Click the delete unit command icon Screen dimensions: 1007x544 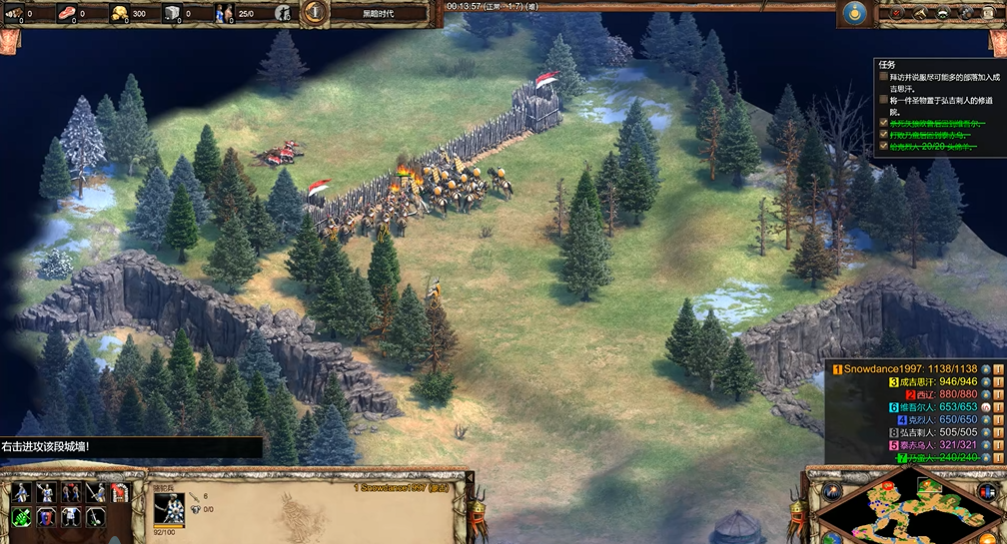[x=119, y=492]
